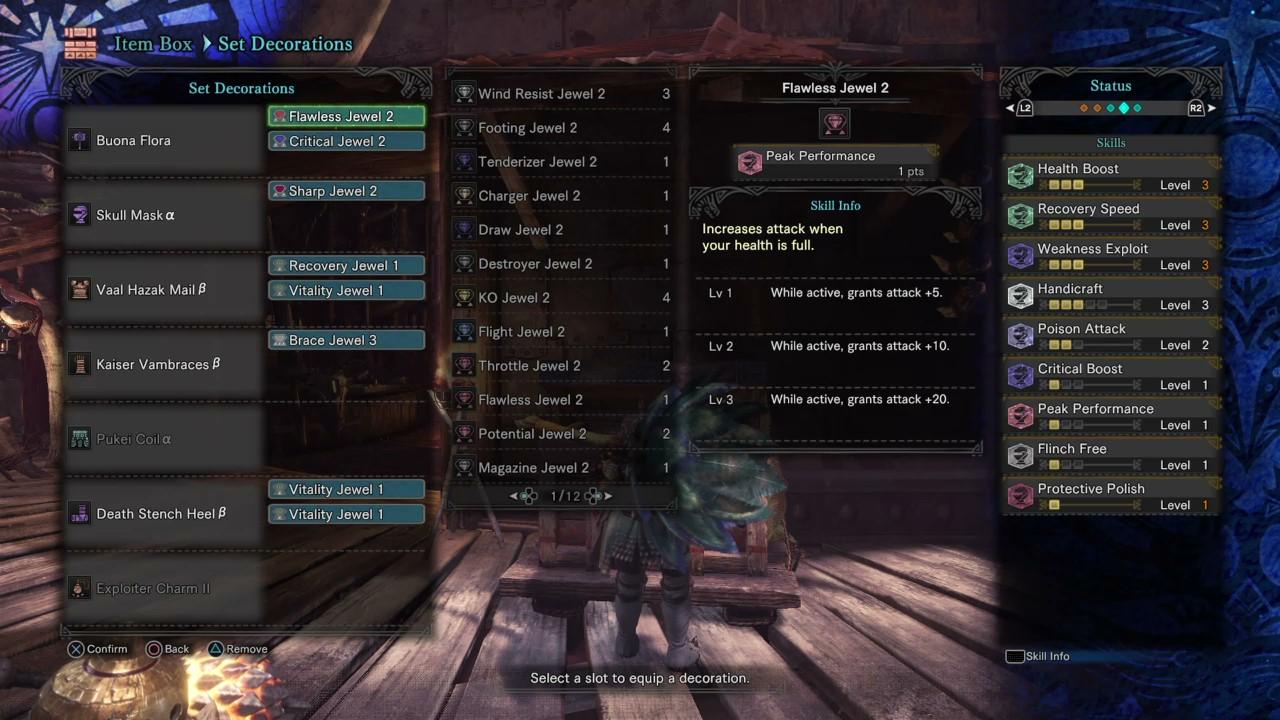Viewport: 1280px width, 720px height.
Task: Select the Flawless Jewel 2 slot on Buona Flora
Action: tap(345, 116)
